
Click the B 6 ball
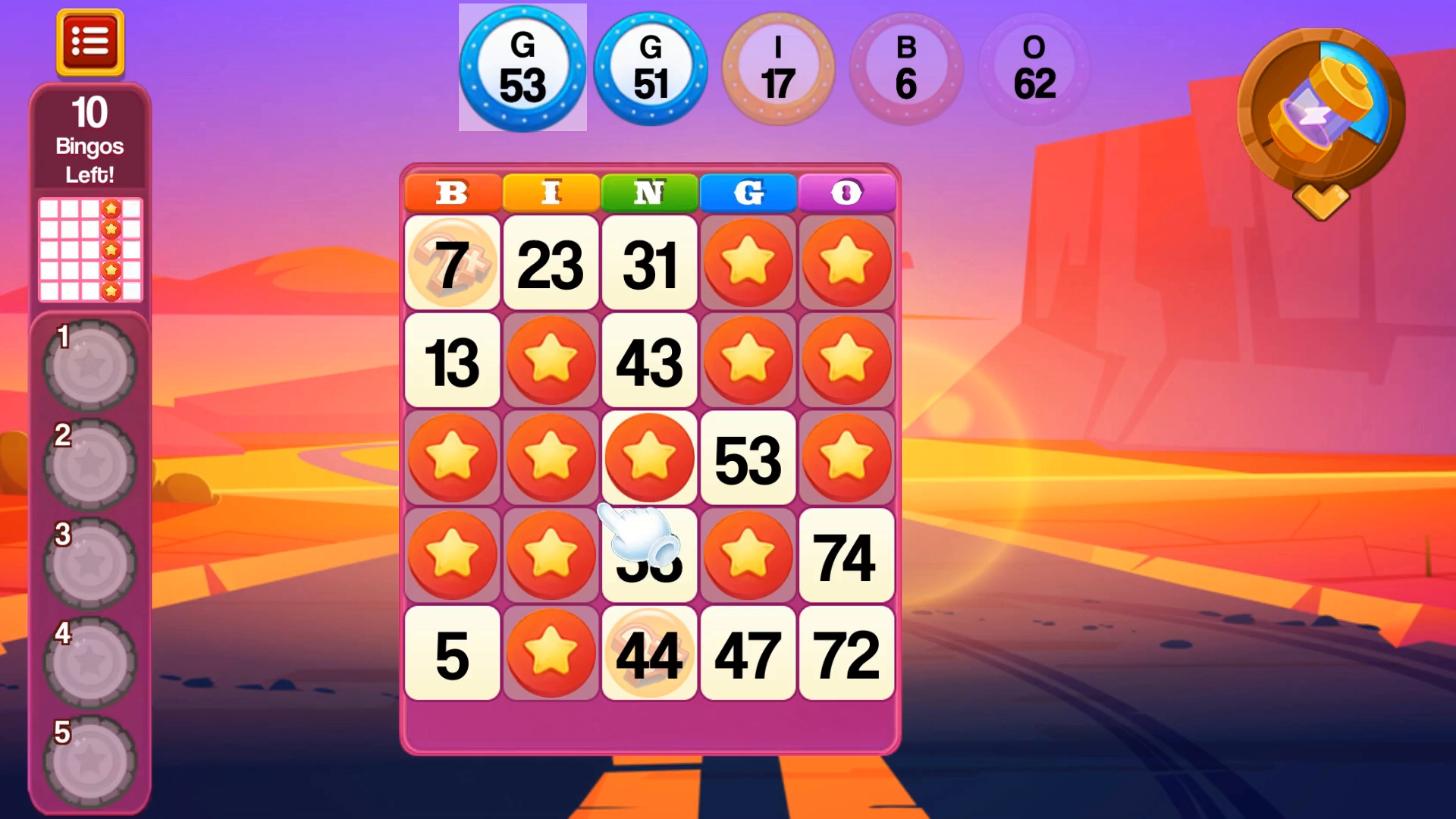(x=907, y=68)
